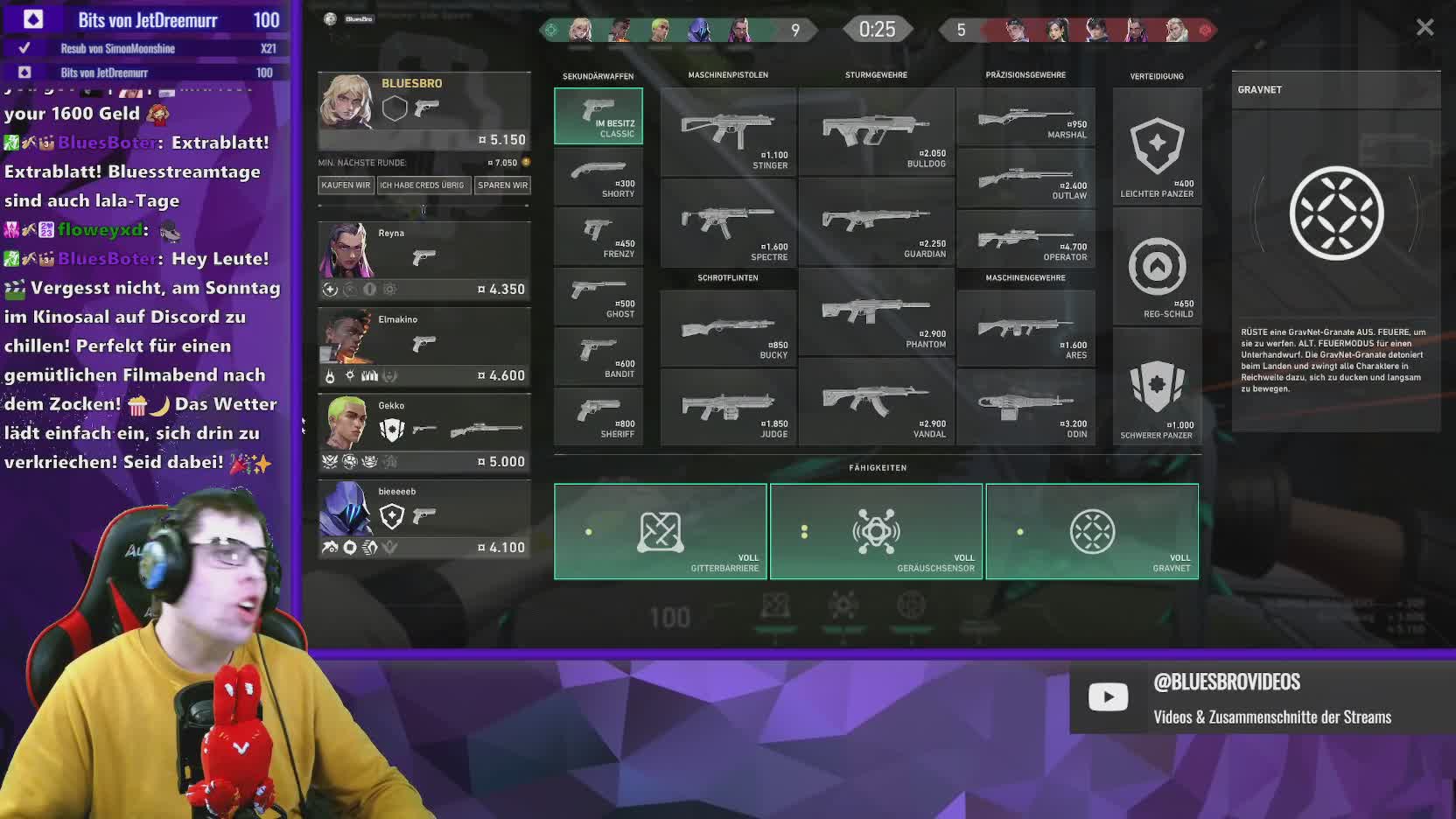Buy the Sheriff sidearm
Image resolution: width=1456 pixels, height=819 pixels.
point(598,416)
